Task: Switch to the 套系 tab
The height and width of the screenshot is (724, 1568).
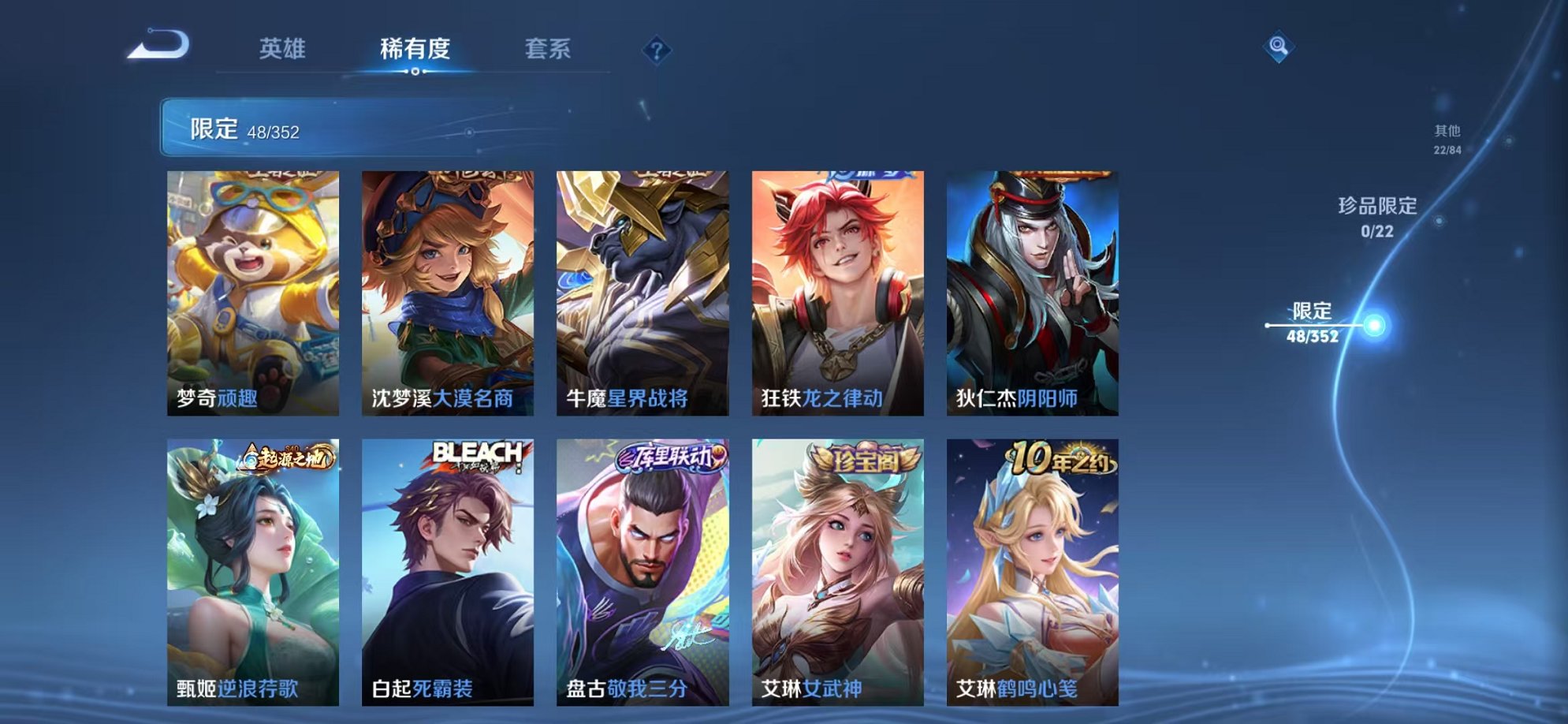Action: [x=549, y=49]
